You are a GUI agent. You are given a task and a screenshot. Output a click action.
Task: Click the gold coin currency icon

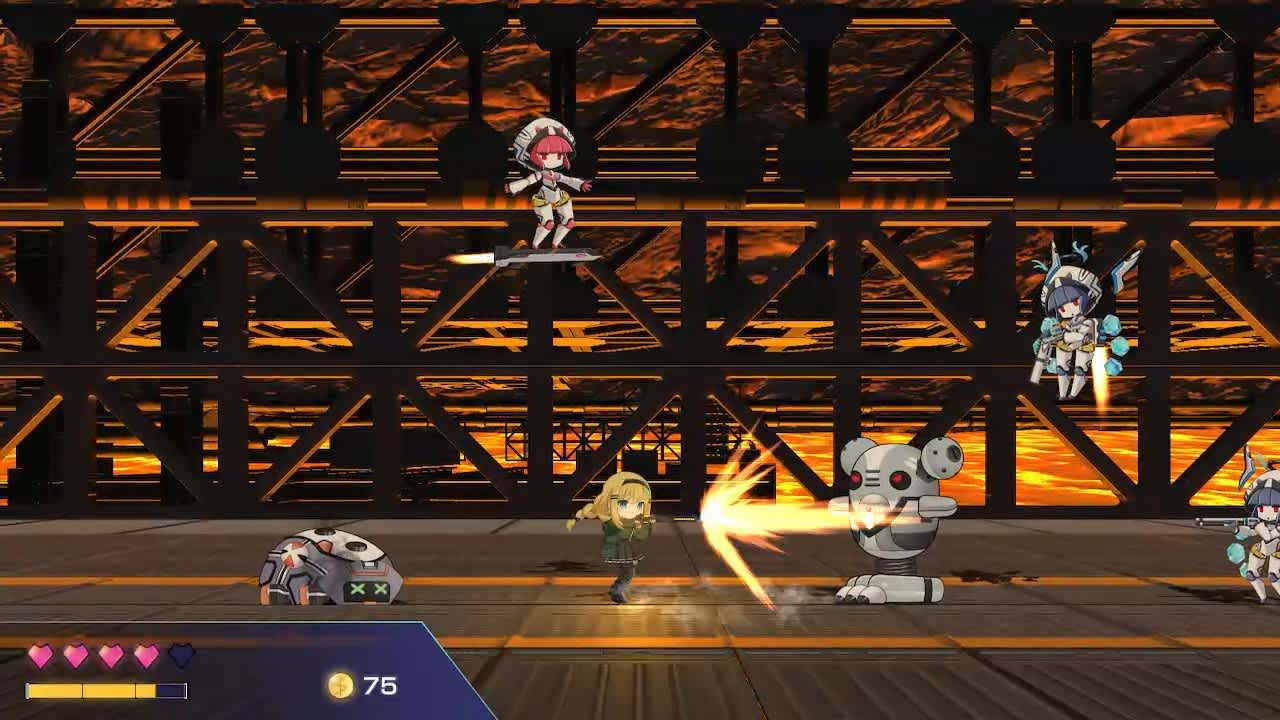[x=343, y=687]
